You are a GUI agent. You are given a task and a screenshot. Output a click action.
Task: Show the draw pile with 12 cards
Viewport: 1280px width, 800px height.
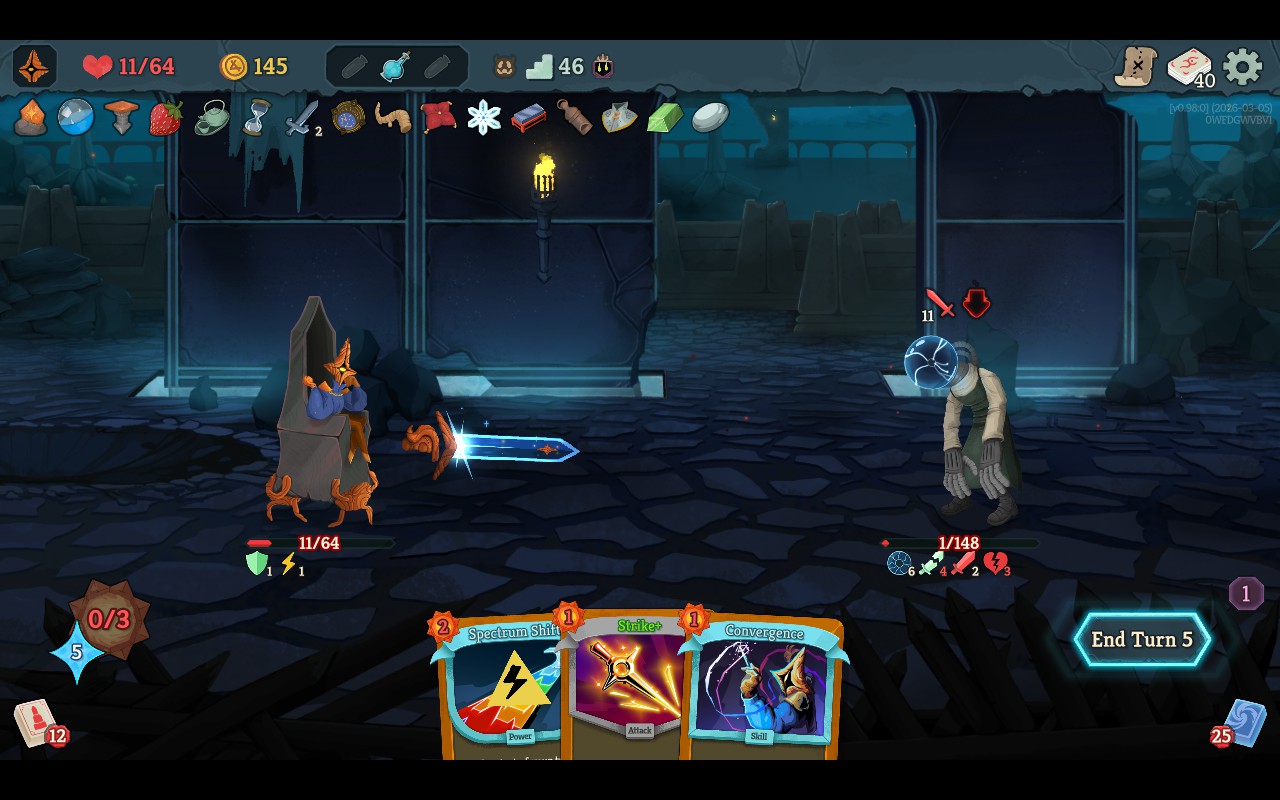click(36, 722)
